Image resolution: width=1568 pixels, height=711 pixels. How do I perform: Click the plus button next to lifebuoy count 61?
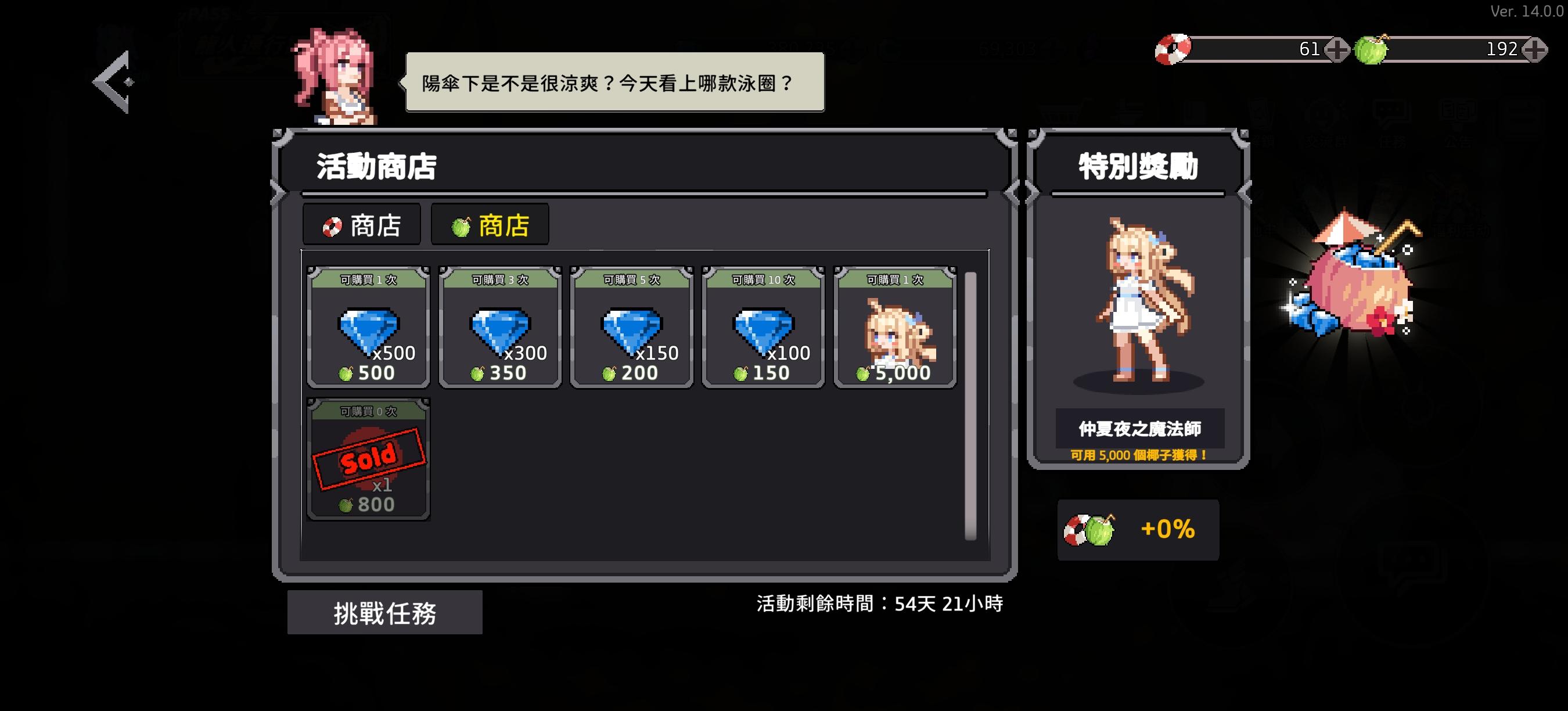1337,49
